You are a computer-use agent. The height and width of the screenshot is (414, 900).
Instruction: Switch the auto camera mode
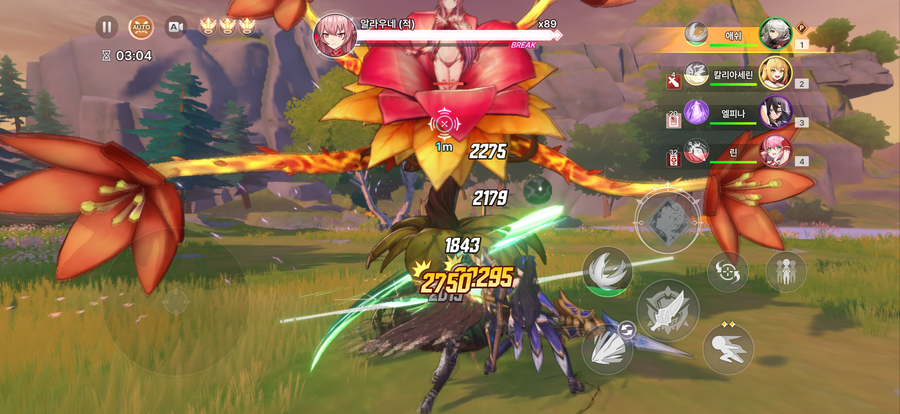tap(176, 27)
